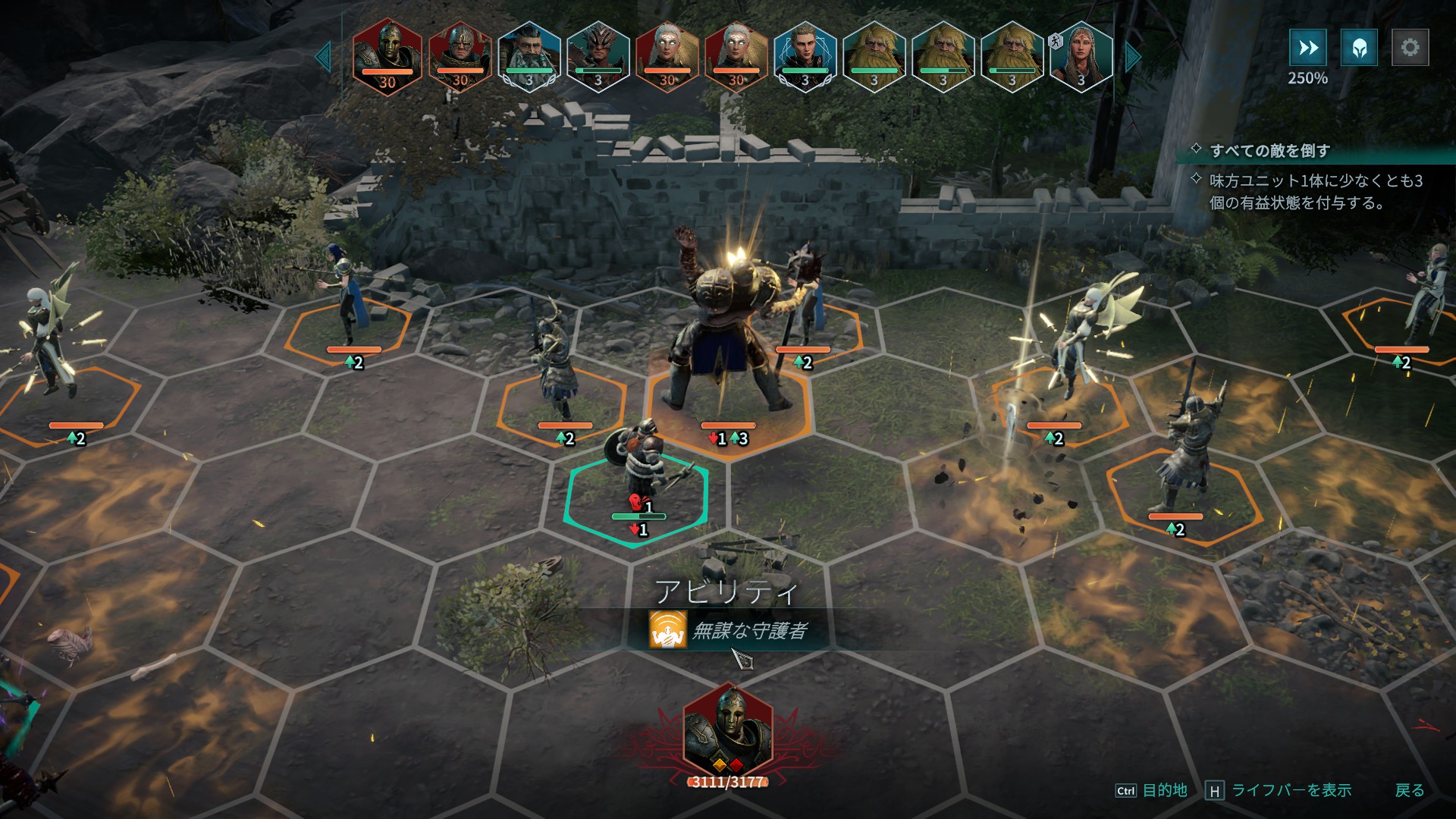The height and width of the screenshot is (819, 1456).
Task: Click the helmet icon button
Action: tap(1359, 48)
